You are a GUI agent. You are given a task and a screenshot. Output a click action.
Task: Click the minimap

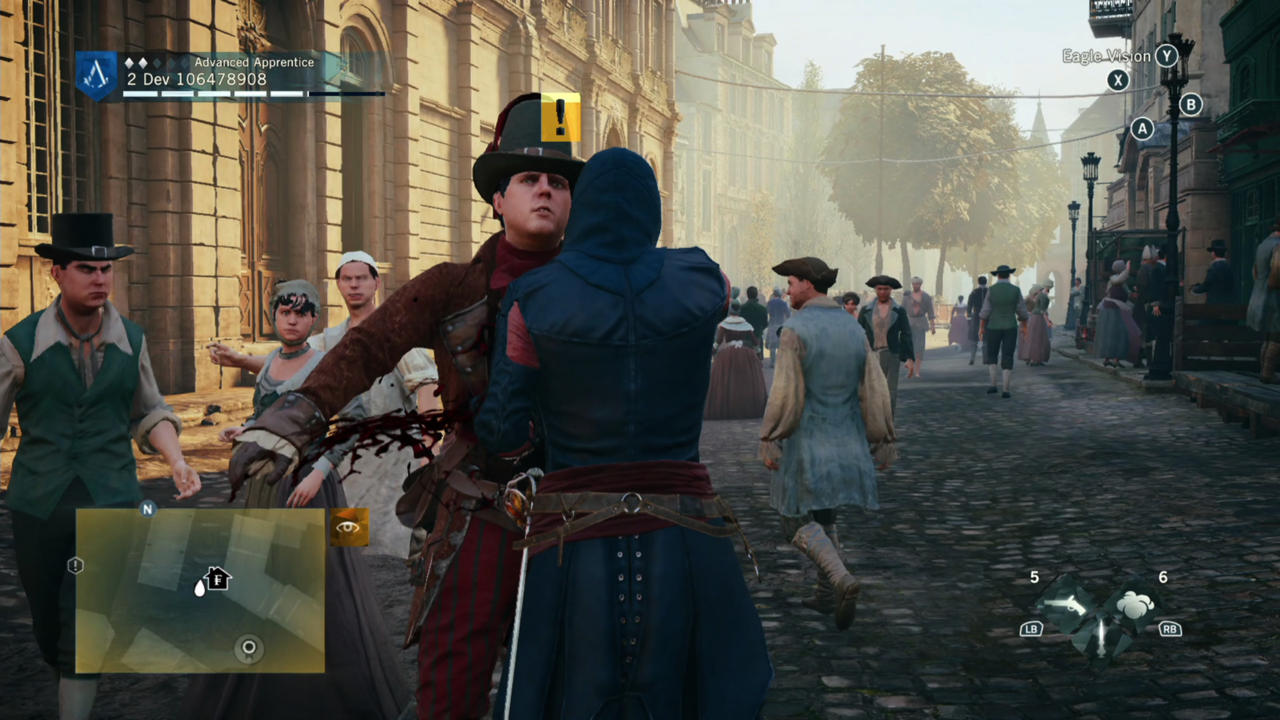tap(200, 590)
